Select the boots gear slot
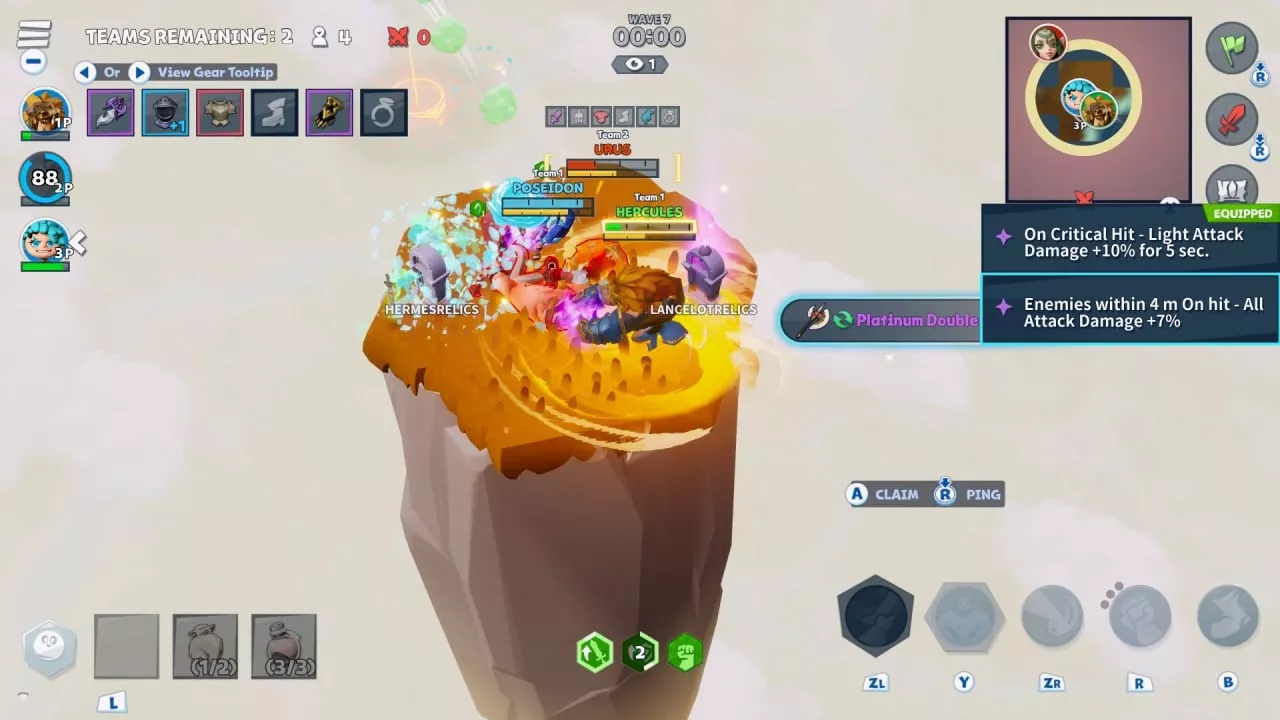This screenshot has height=720, width=1280. tap(274, 112)
